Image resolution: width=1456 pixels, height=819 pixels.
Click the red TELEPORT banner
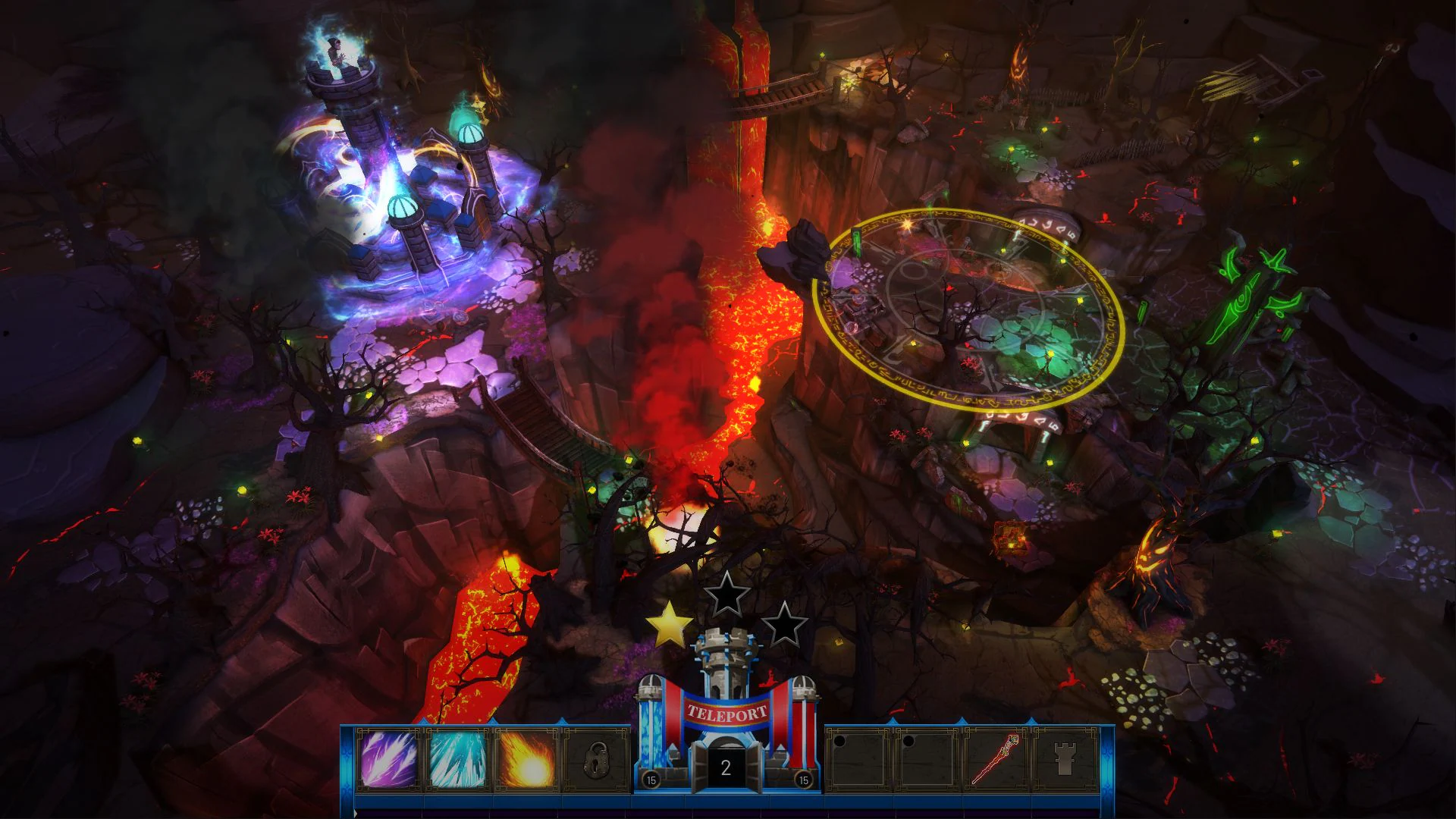[728, 713]
